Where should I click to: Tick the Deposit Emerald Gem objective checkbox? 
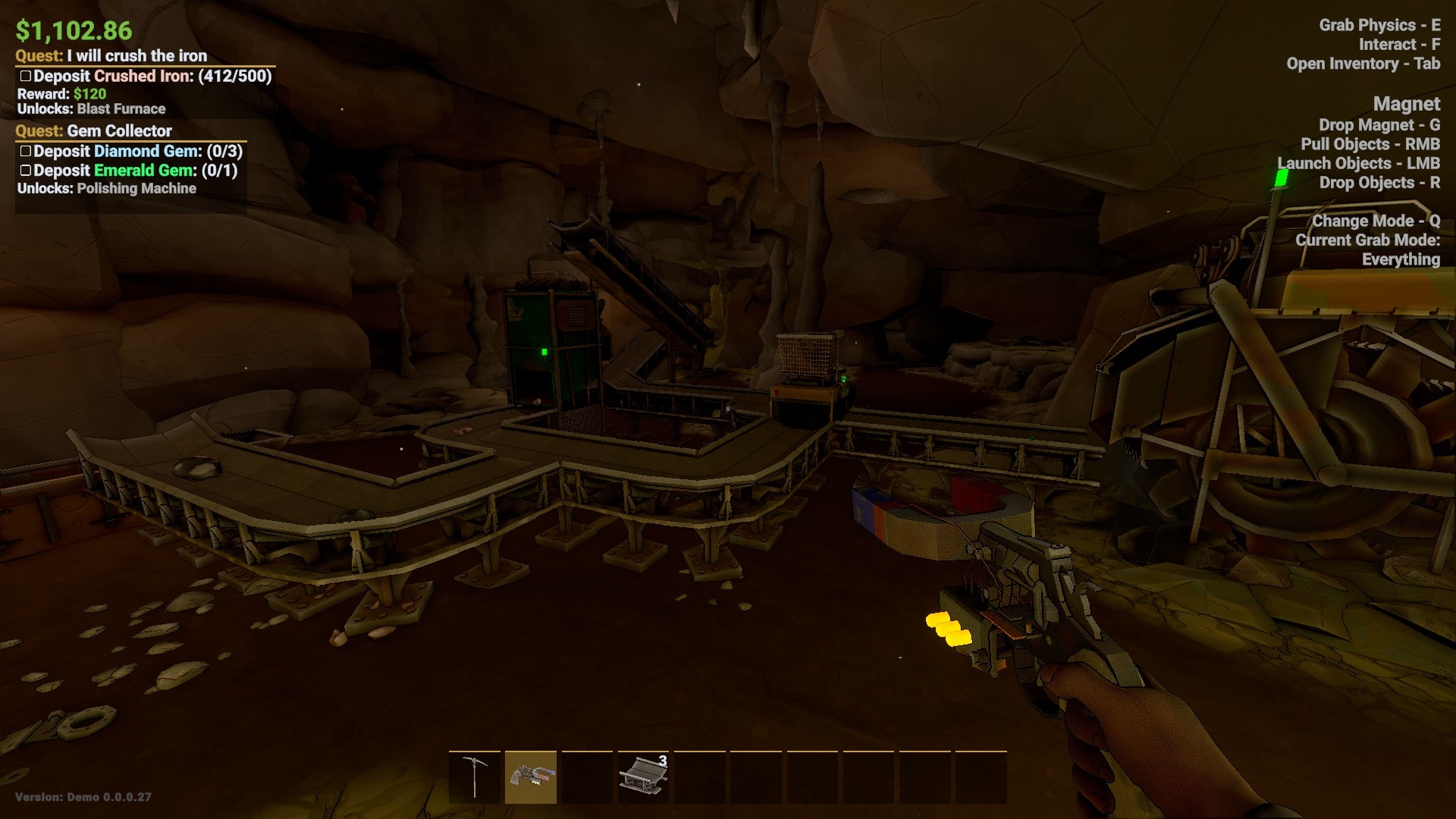pyautogui.click(x=26, y=171)
